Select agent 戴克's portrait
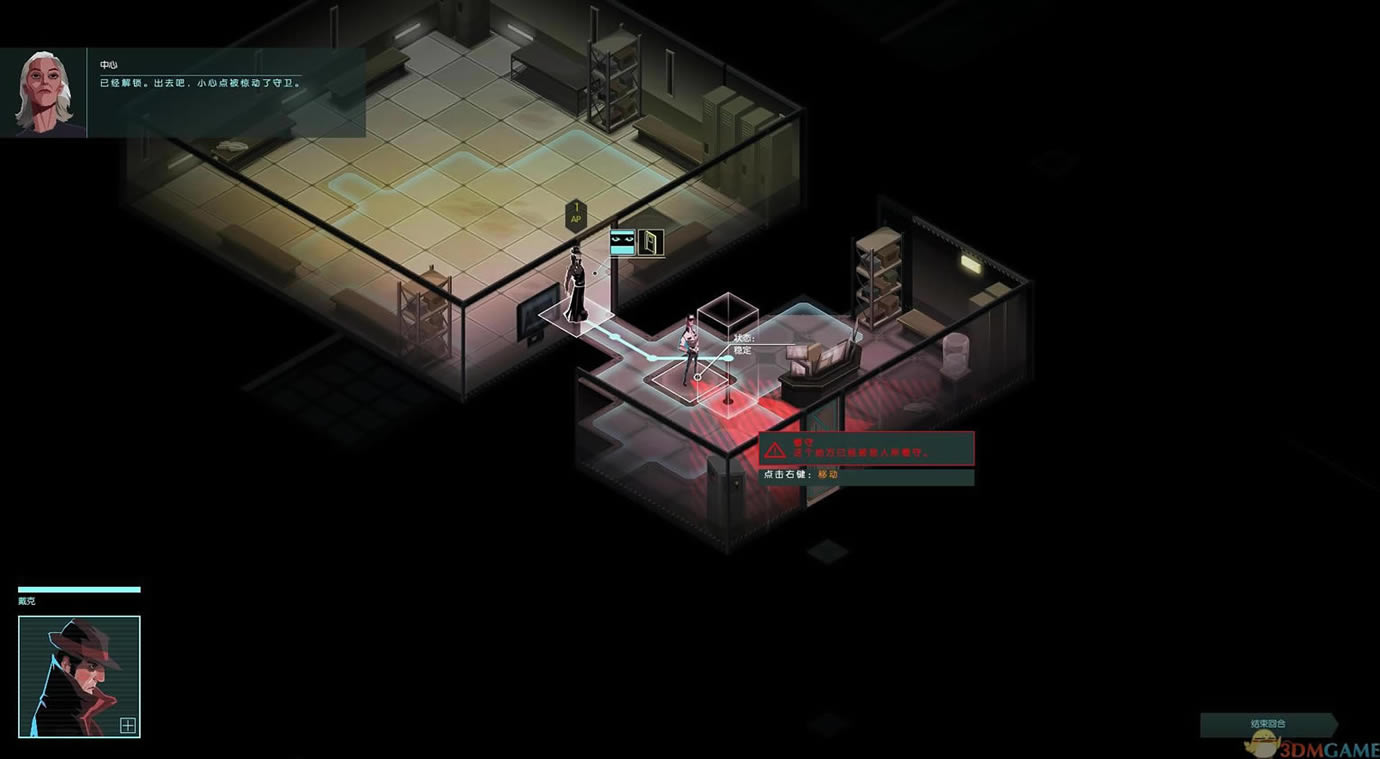This screenshot has width=1380, height=759. [x=79, y=676]
